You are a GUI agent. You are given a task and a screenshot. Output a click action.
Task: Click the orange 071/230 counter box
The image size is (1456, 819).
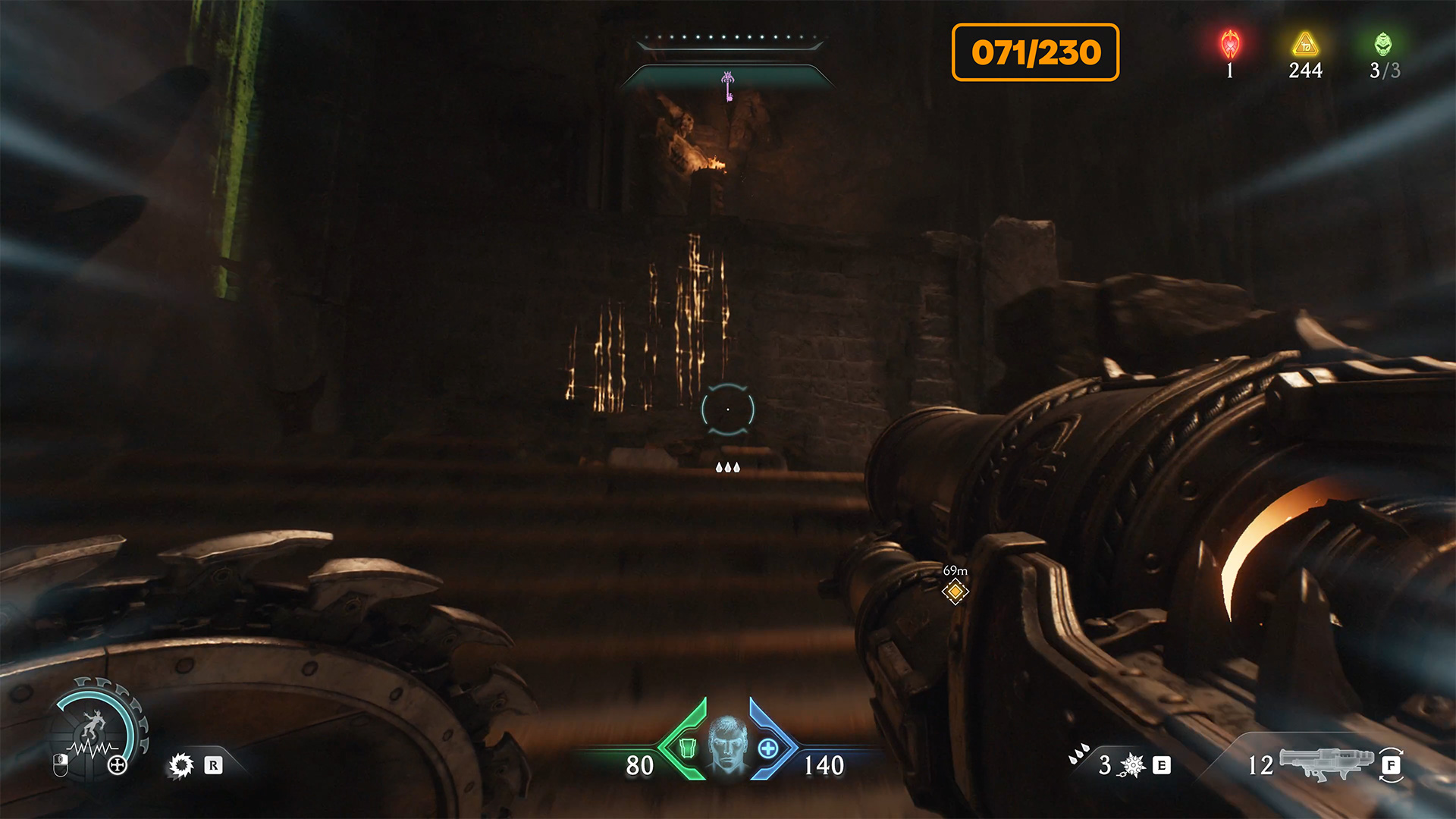click(x=1035, y=52)
